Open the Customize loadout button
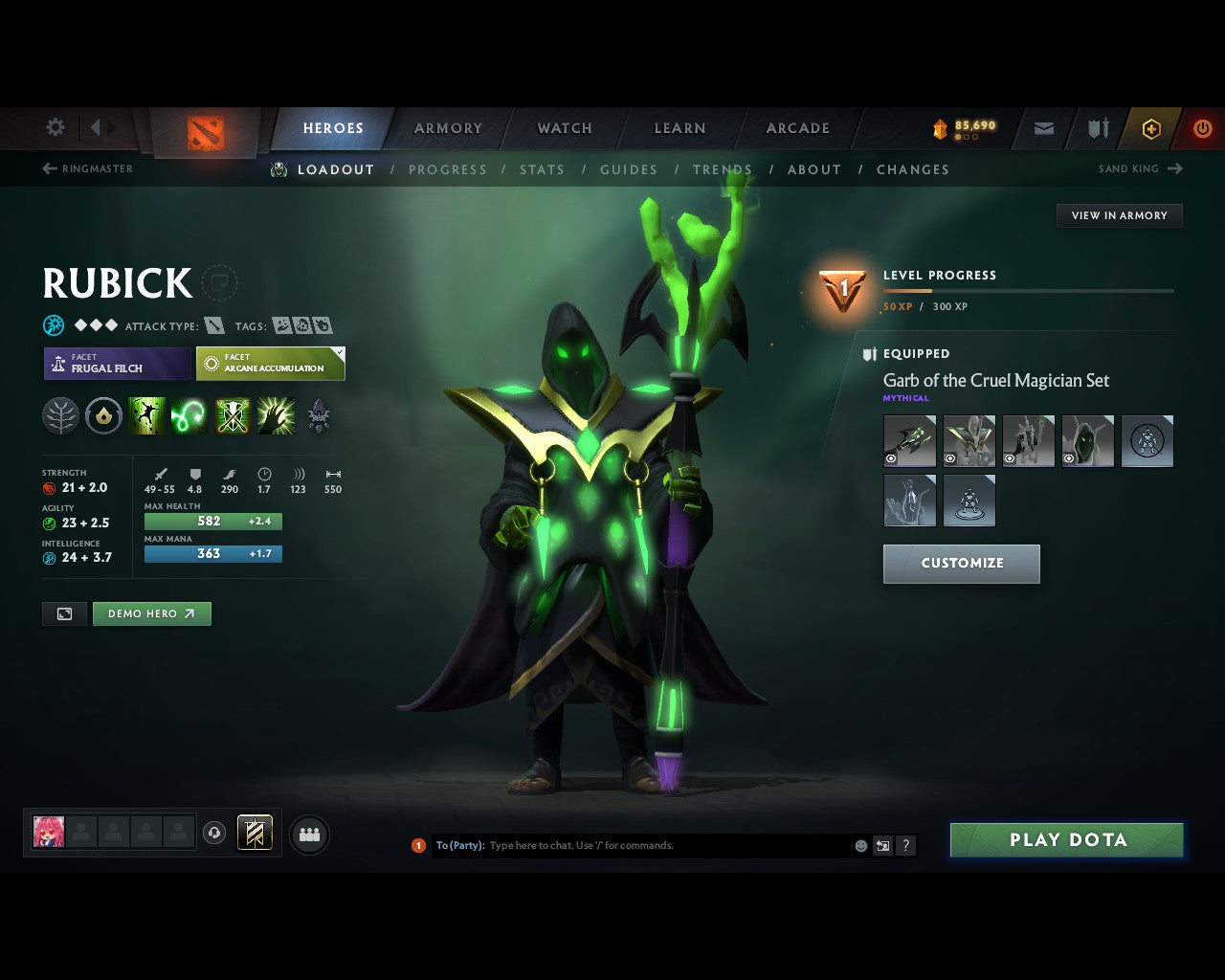The image size is (1225, 980). click(x=961, y=564)
